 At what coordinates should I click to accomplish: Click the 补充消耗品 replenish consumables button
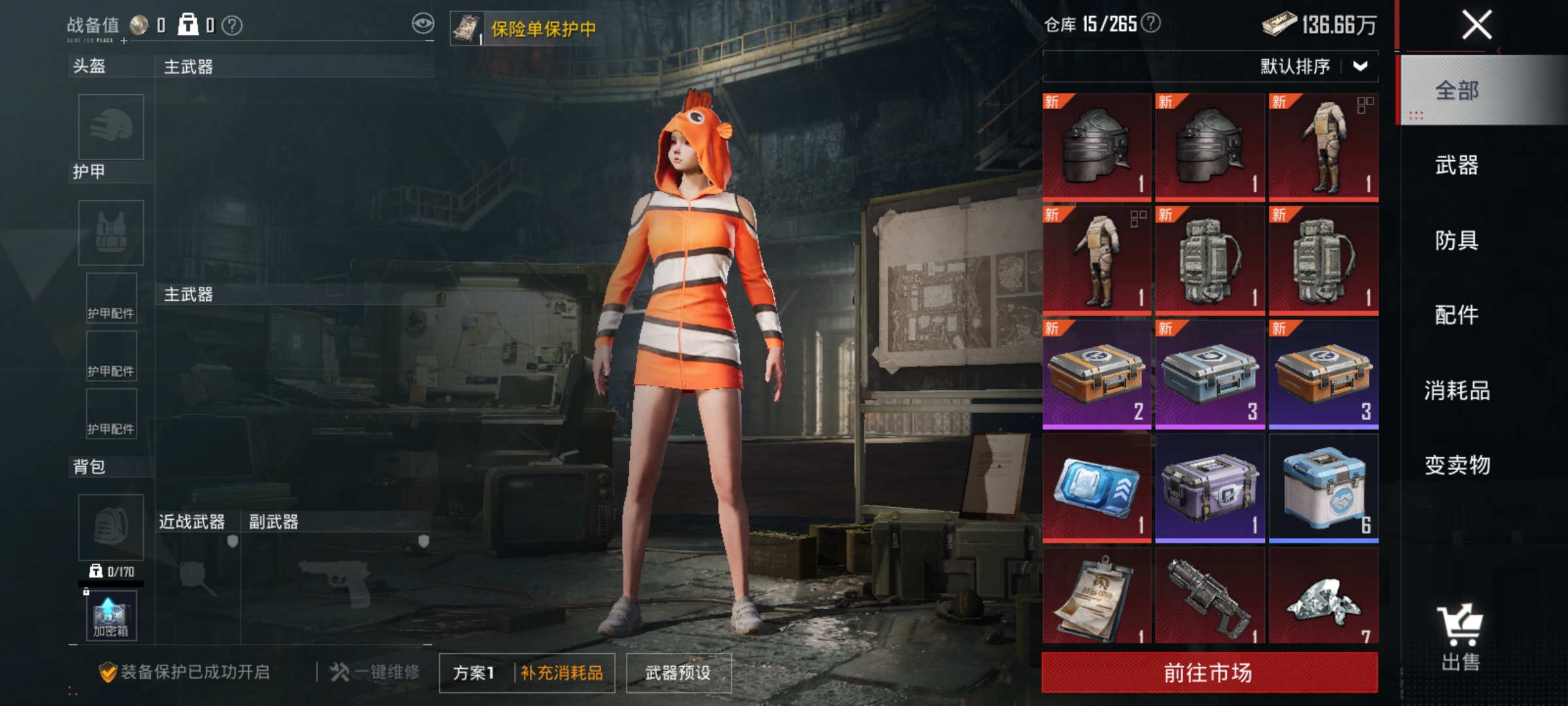click(x=563, y=673)
